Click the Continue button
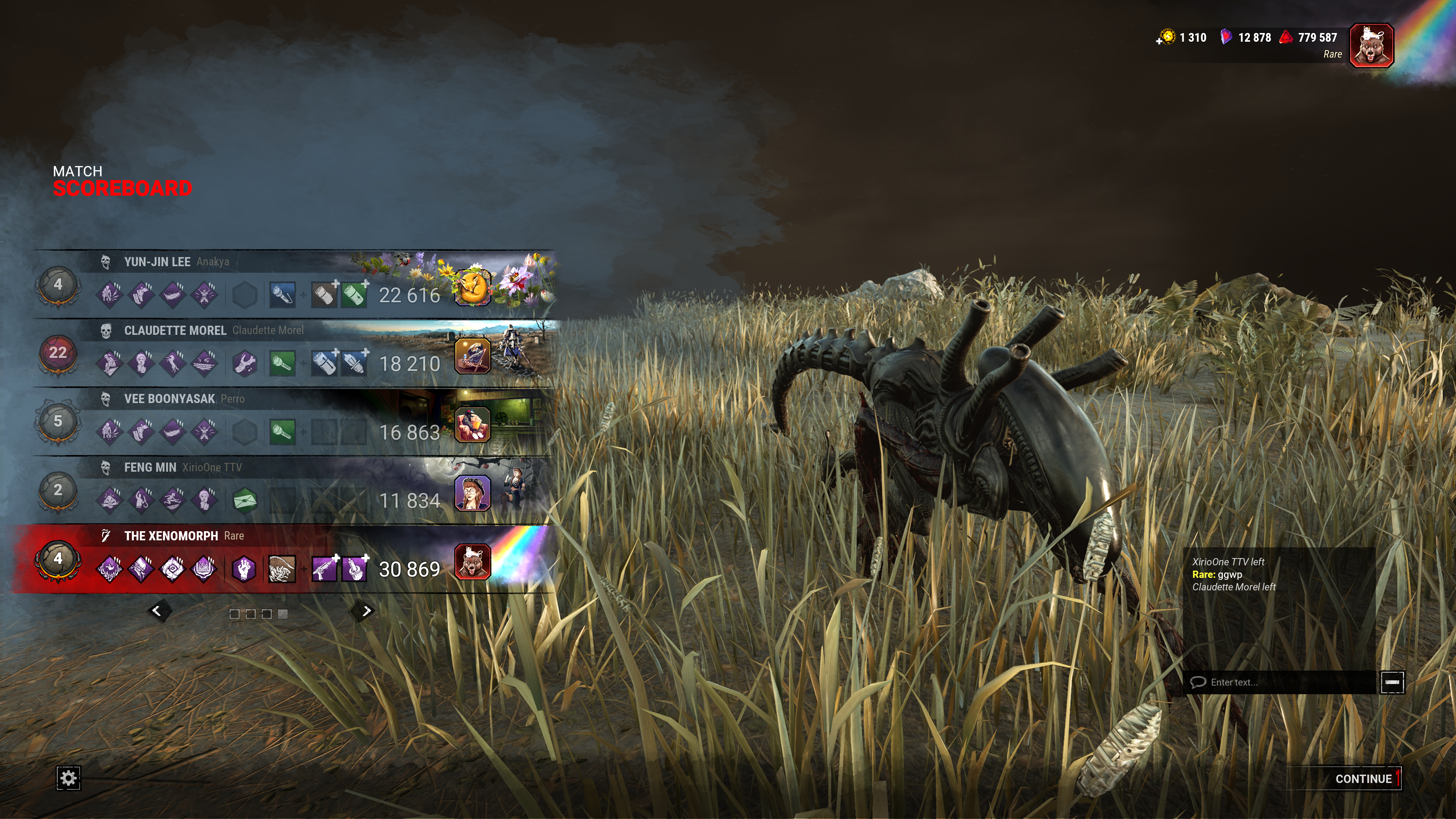Image resolution: width=1456 pixels, height=819 pixels. point(1363,779)
